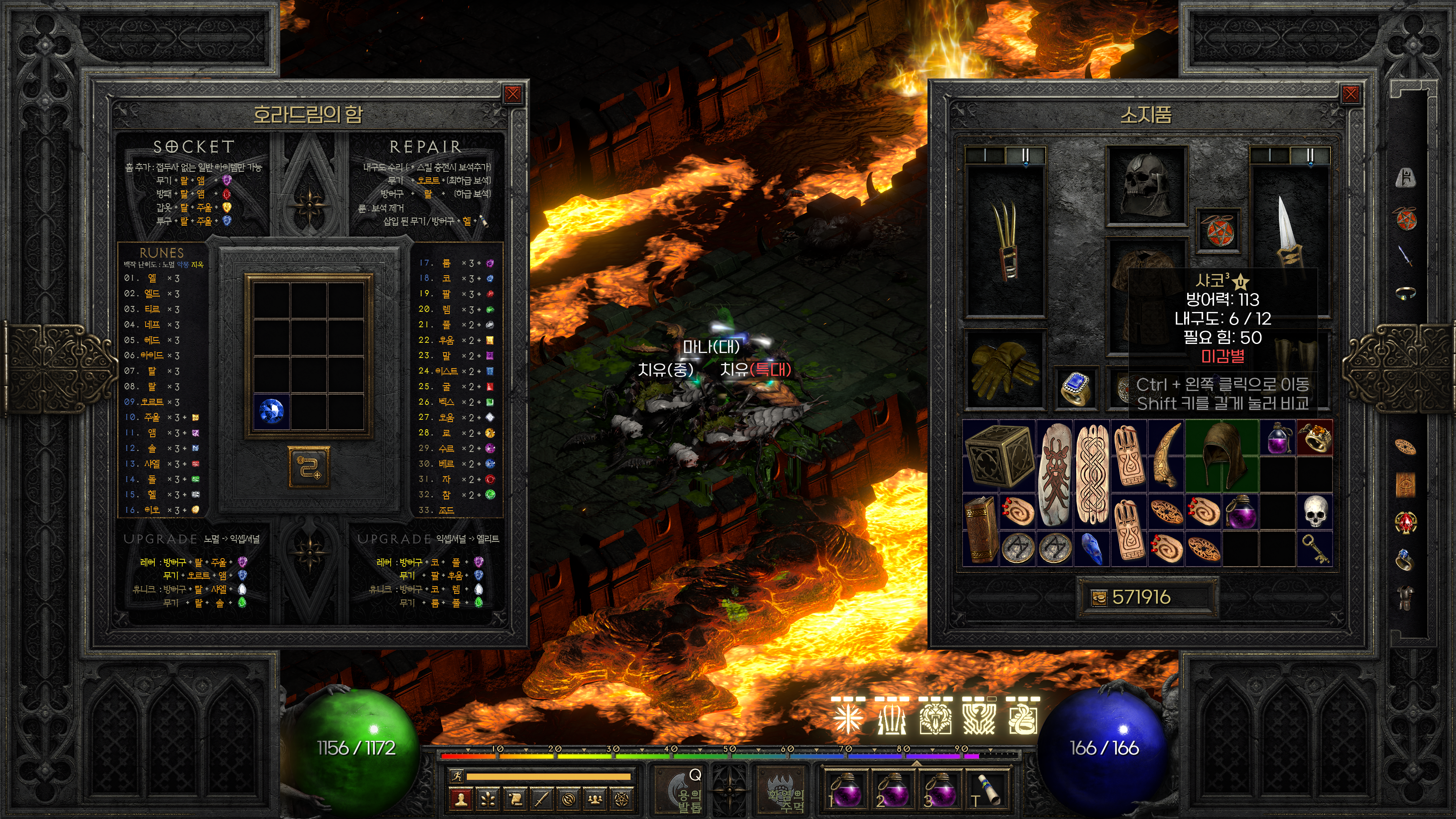This screenshot has height=819, width=1456.
Task: Open the left skill selector labeled Q
Action: (x=682, y=789)
